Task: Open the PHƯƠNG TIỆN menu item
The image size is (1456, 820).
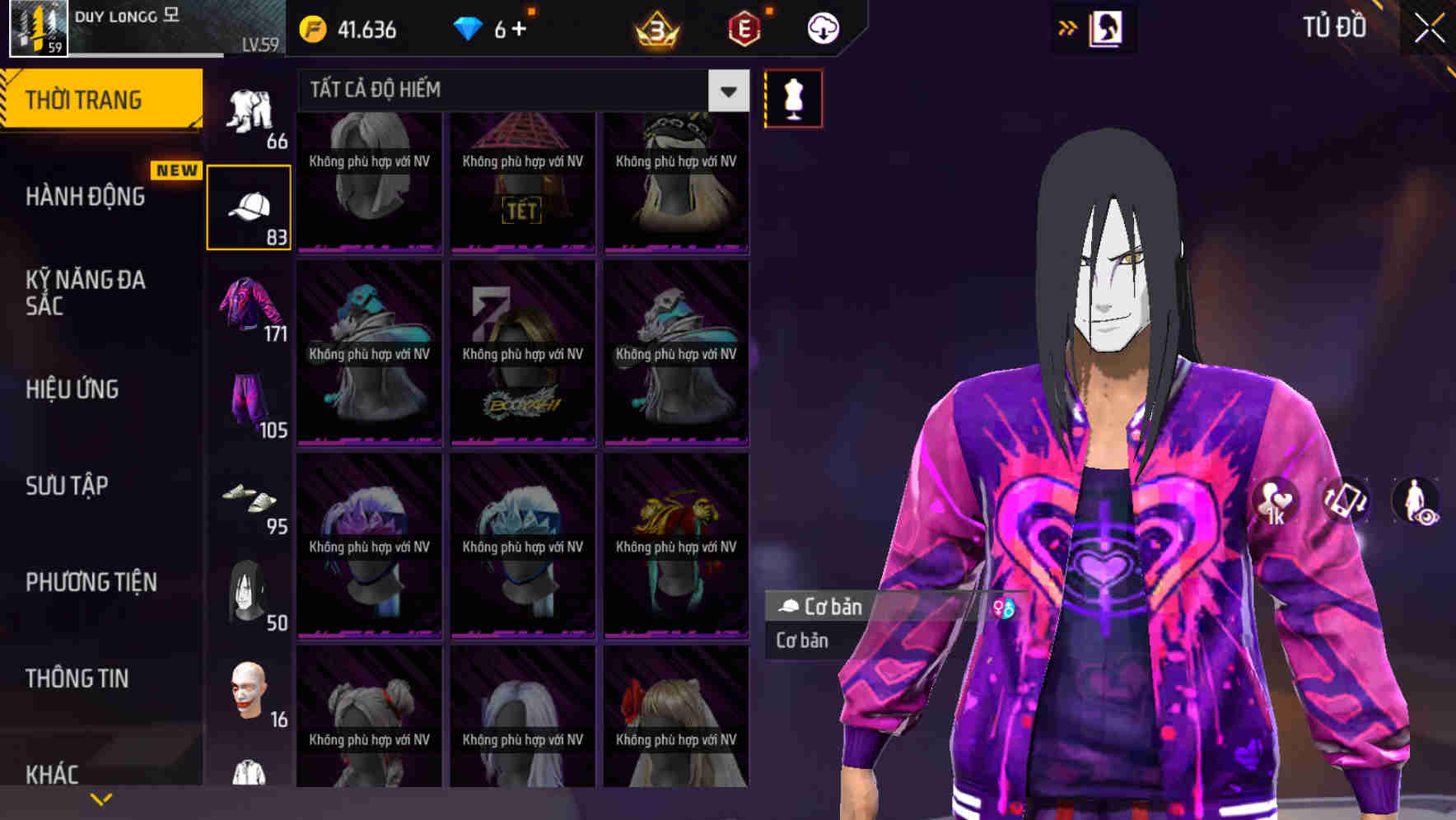Action: tap(89, 582)
